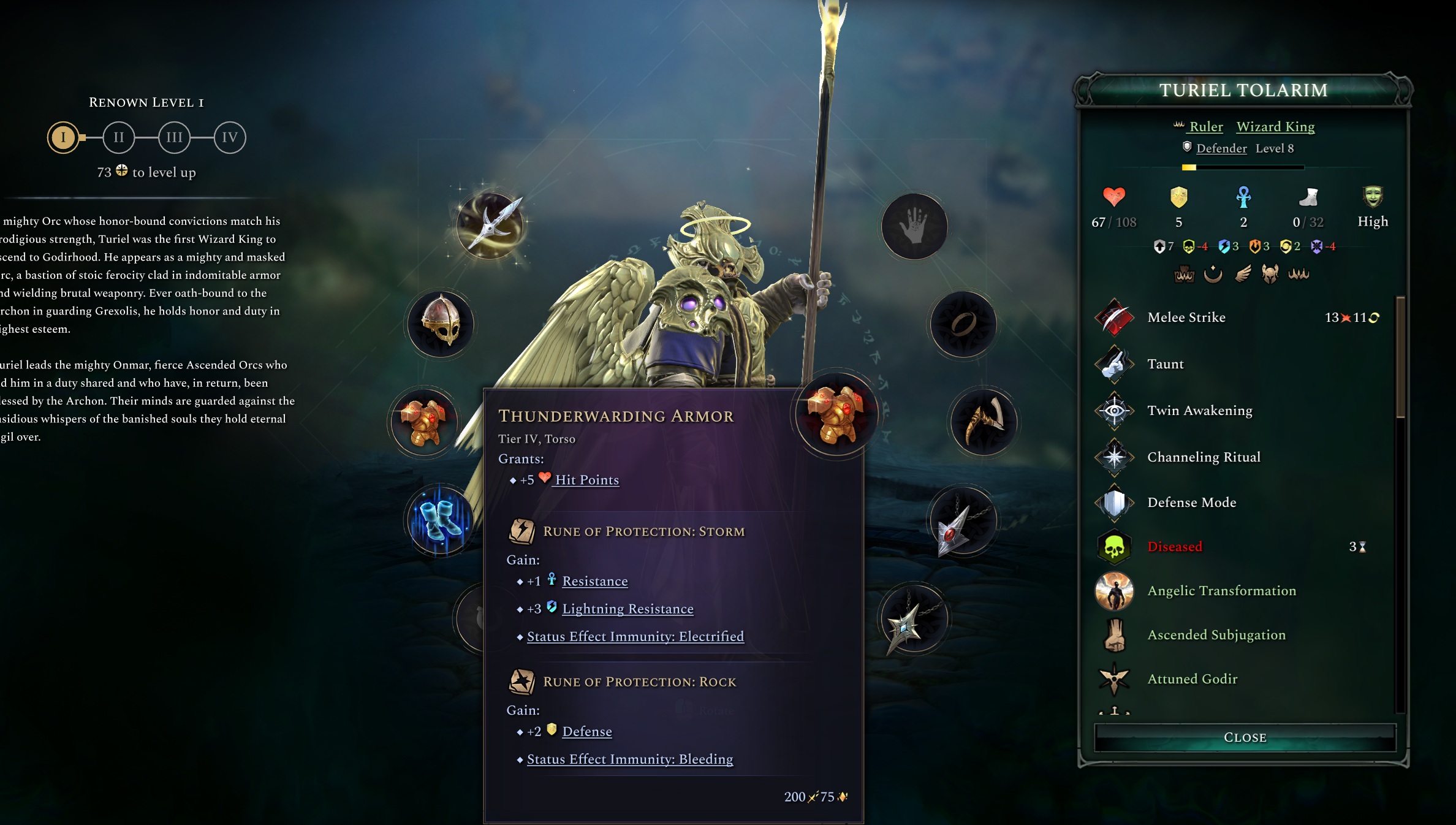
Task: Click the Diseased status effect icon
Action: [x=1115, y=546]
